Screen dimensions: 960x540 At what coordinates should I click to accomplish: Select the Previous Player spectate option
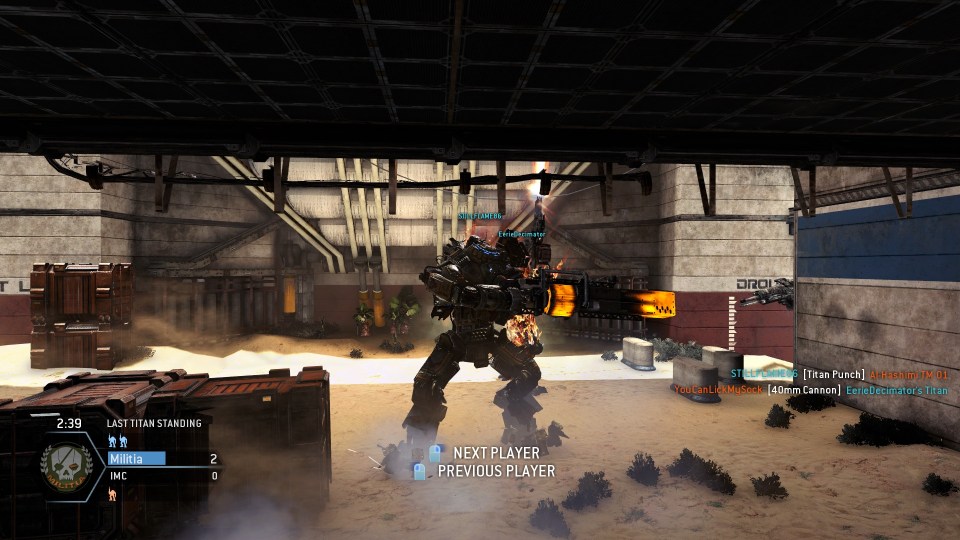pyautogui.click(x=486, y=471)
